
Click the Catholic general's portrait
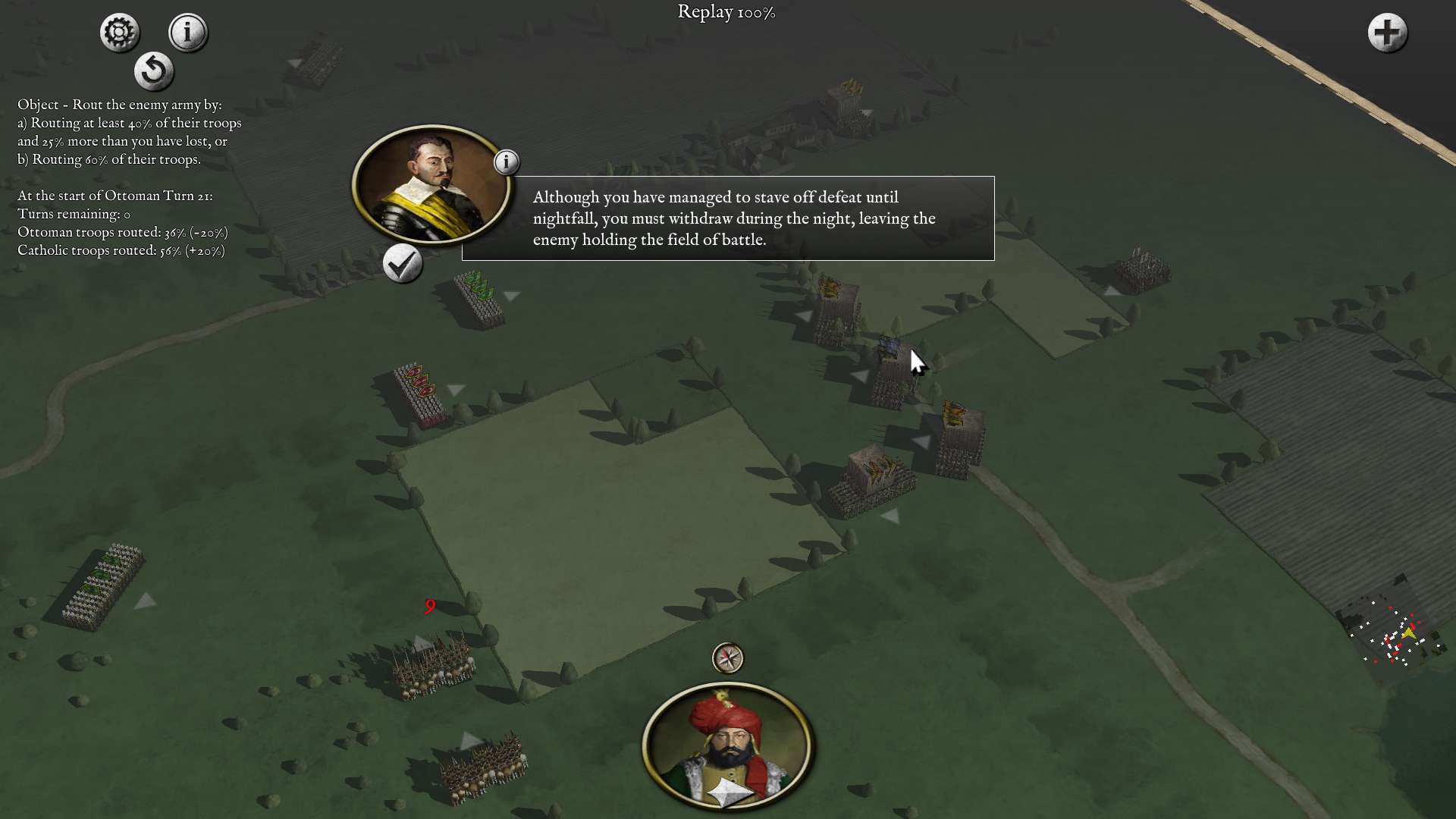(x=431, y=185)
